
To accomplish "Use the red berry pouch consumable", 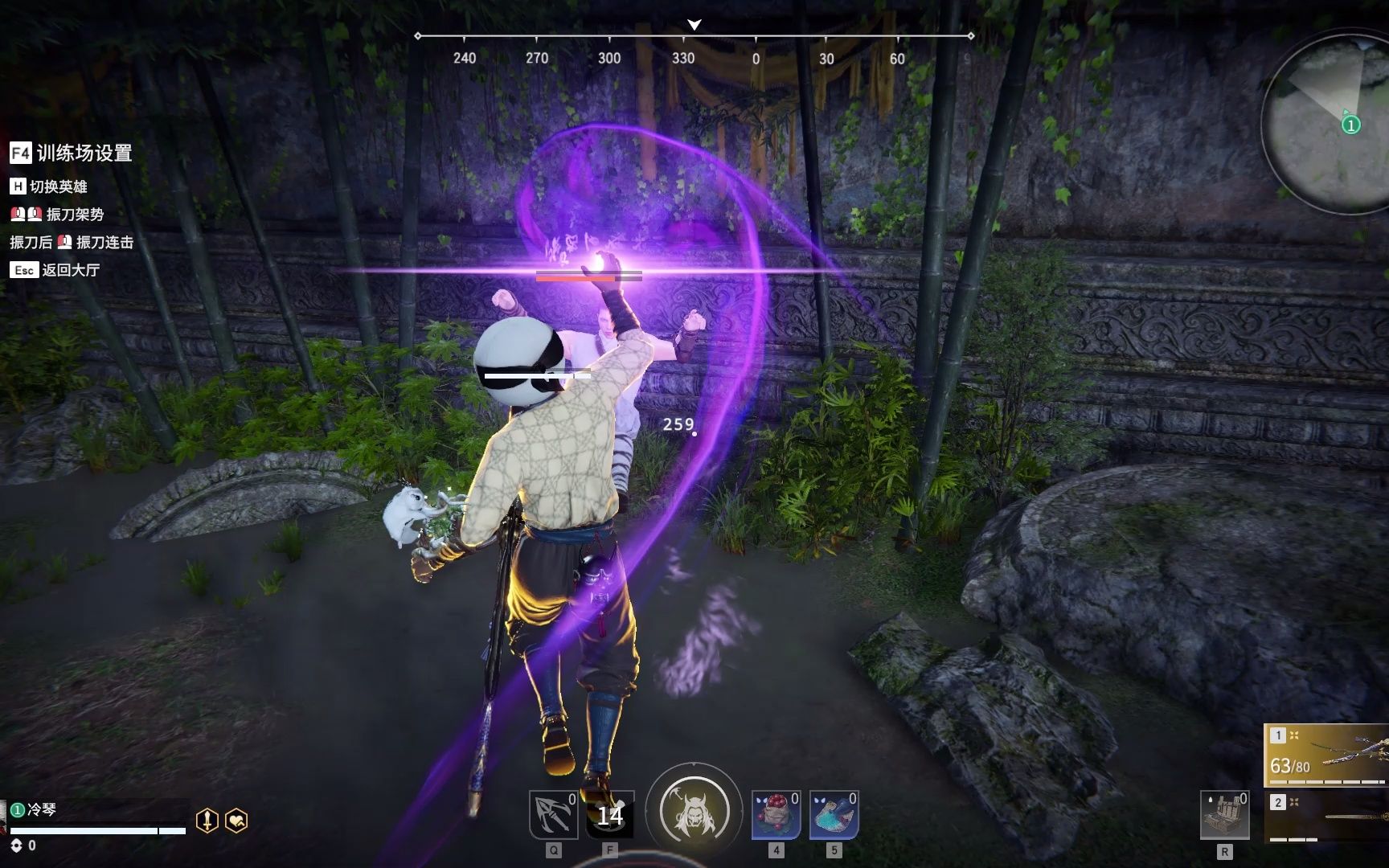I will click(776, 815).
